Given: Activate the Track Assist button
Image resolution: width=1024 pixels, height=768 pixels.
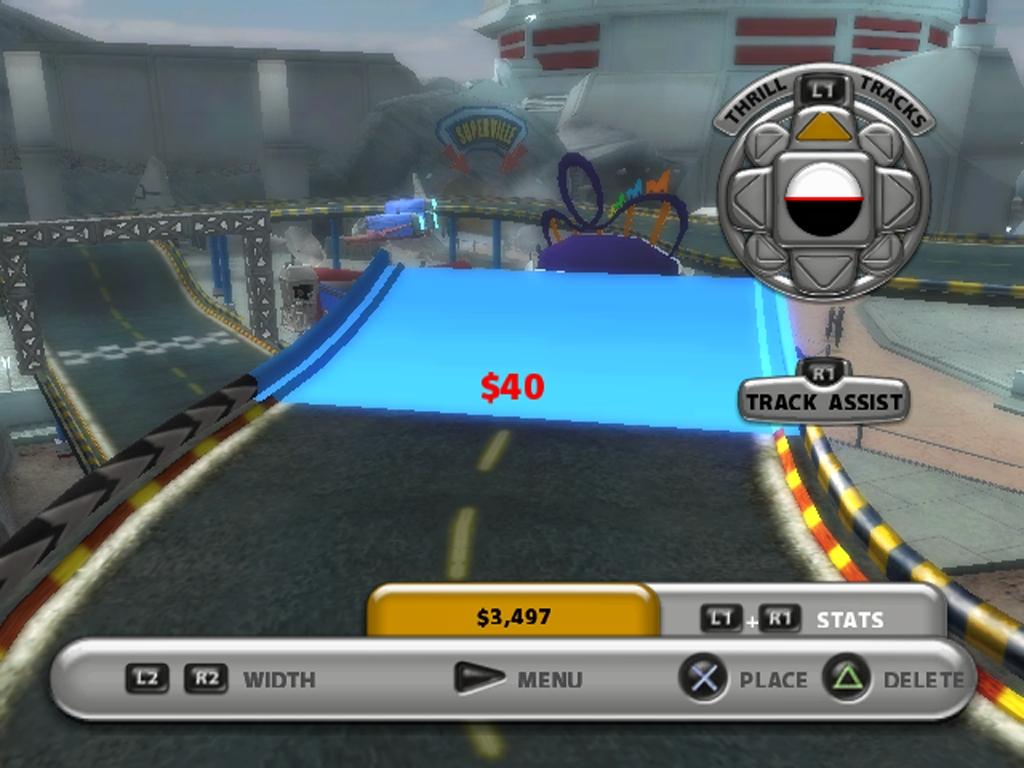Looking at the screenshot, I should pyautogui.click(x=824, y=402).
